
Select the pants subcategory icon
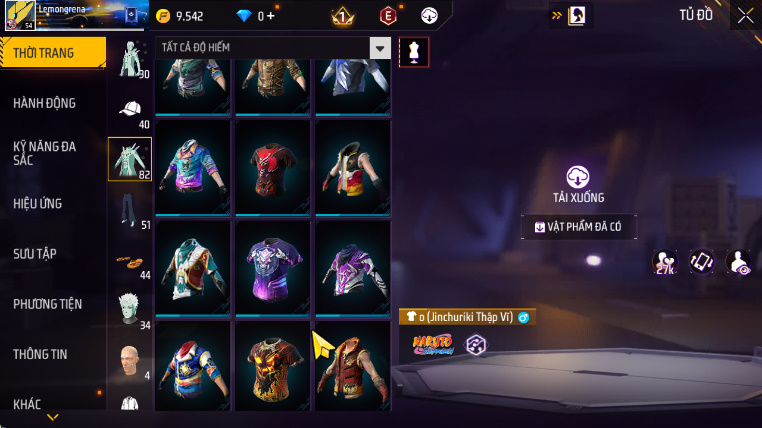(x=129, y=209)
